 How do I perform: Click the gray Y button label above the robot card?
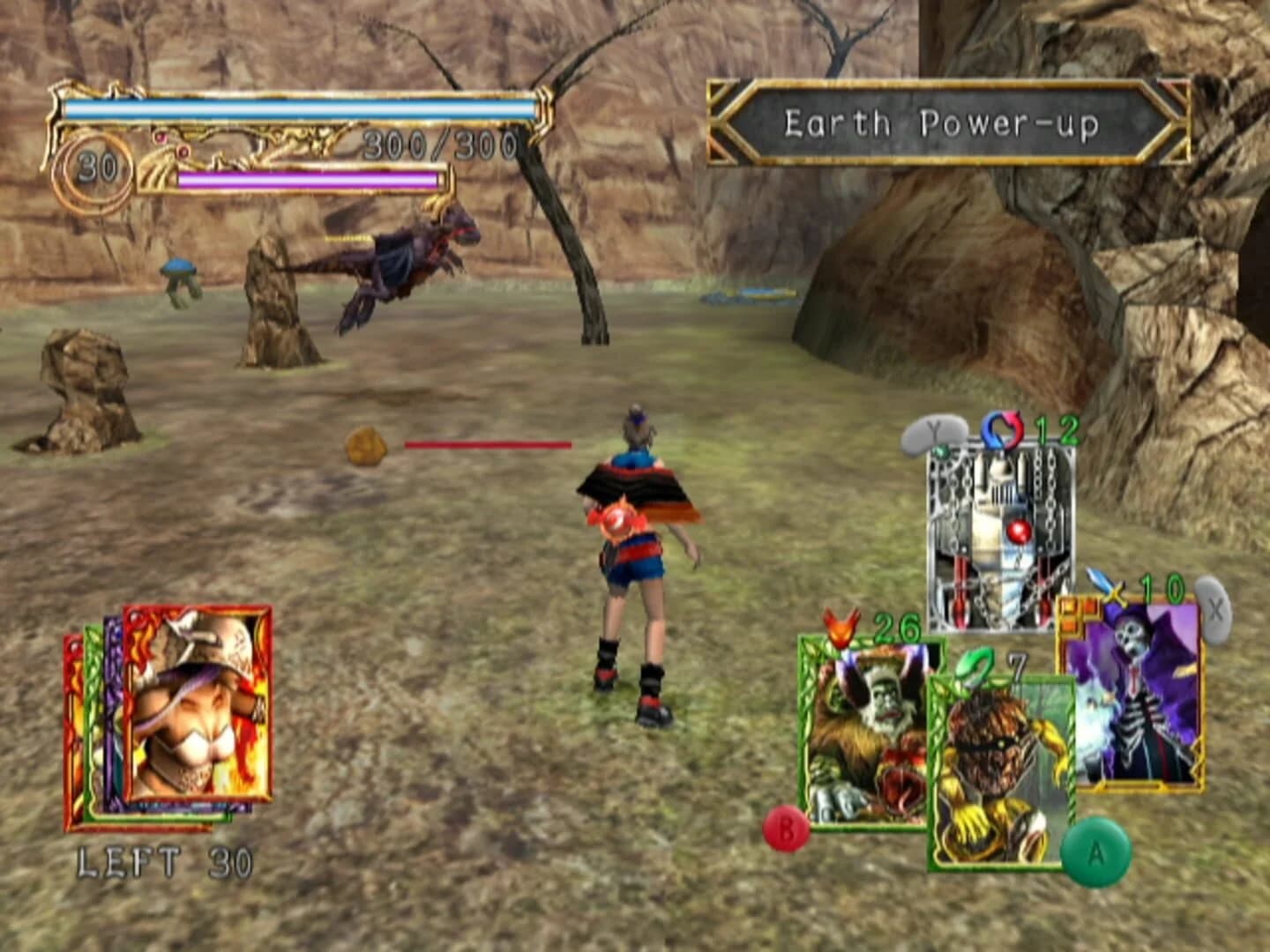[x=936, y=432]
